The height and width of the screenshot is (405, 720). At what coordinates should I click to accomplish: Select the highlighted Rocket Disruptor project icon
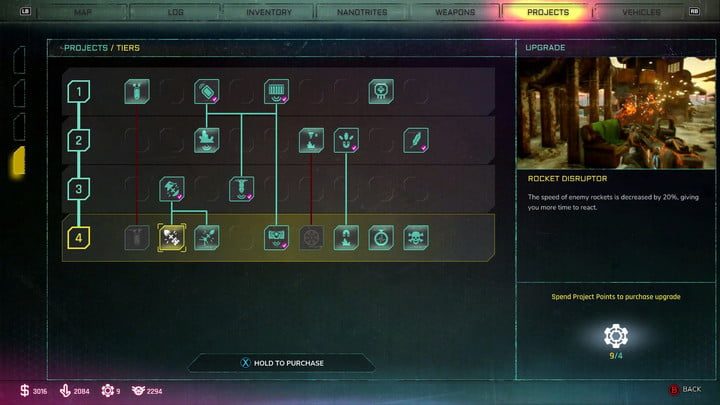click(171, 238)
